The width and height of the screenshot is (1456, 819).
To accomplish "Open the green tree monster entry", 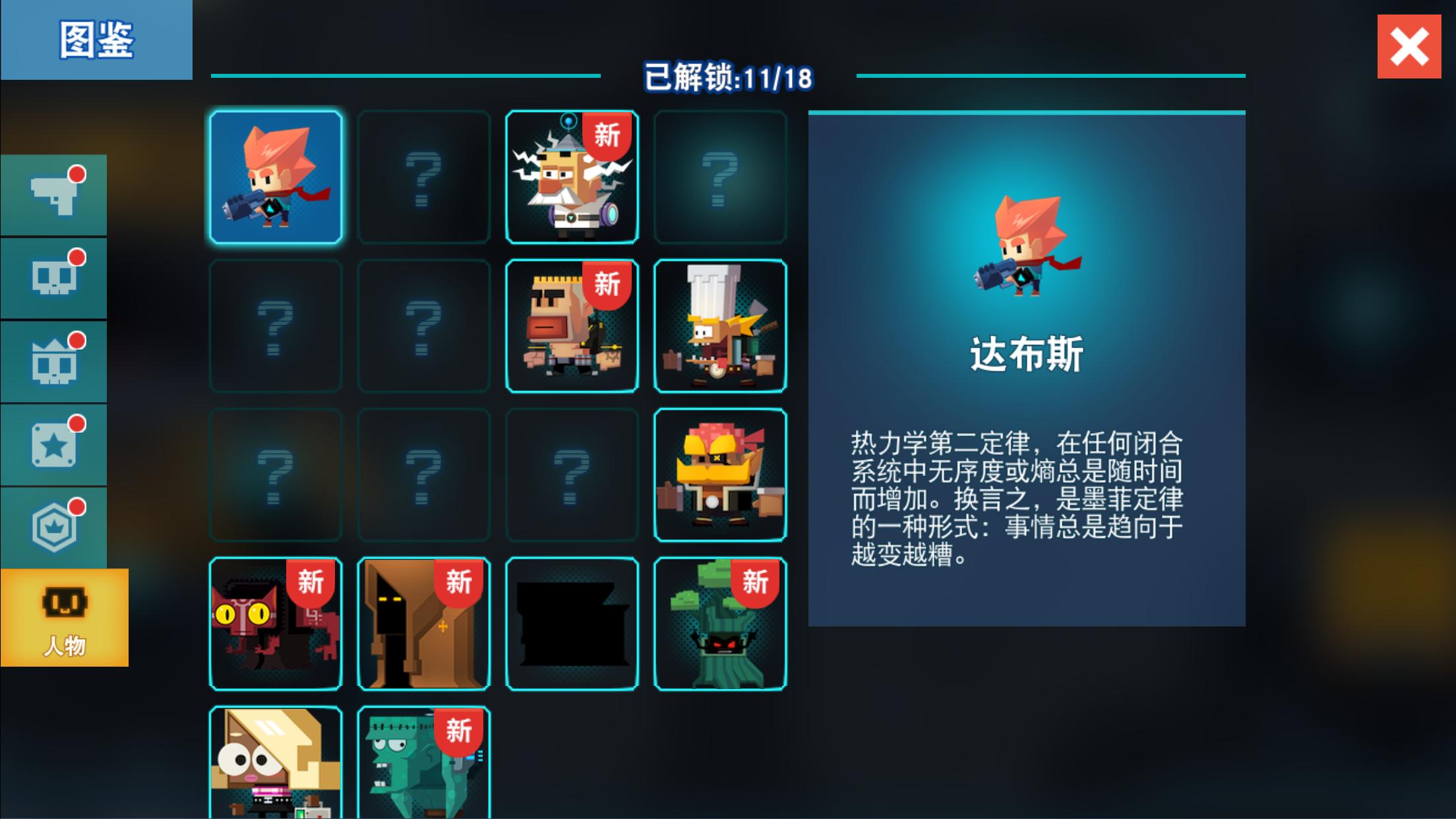I will pyautogui.click(x=719, y=623).
